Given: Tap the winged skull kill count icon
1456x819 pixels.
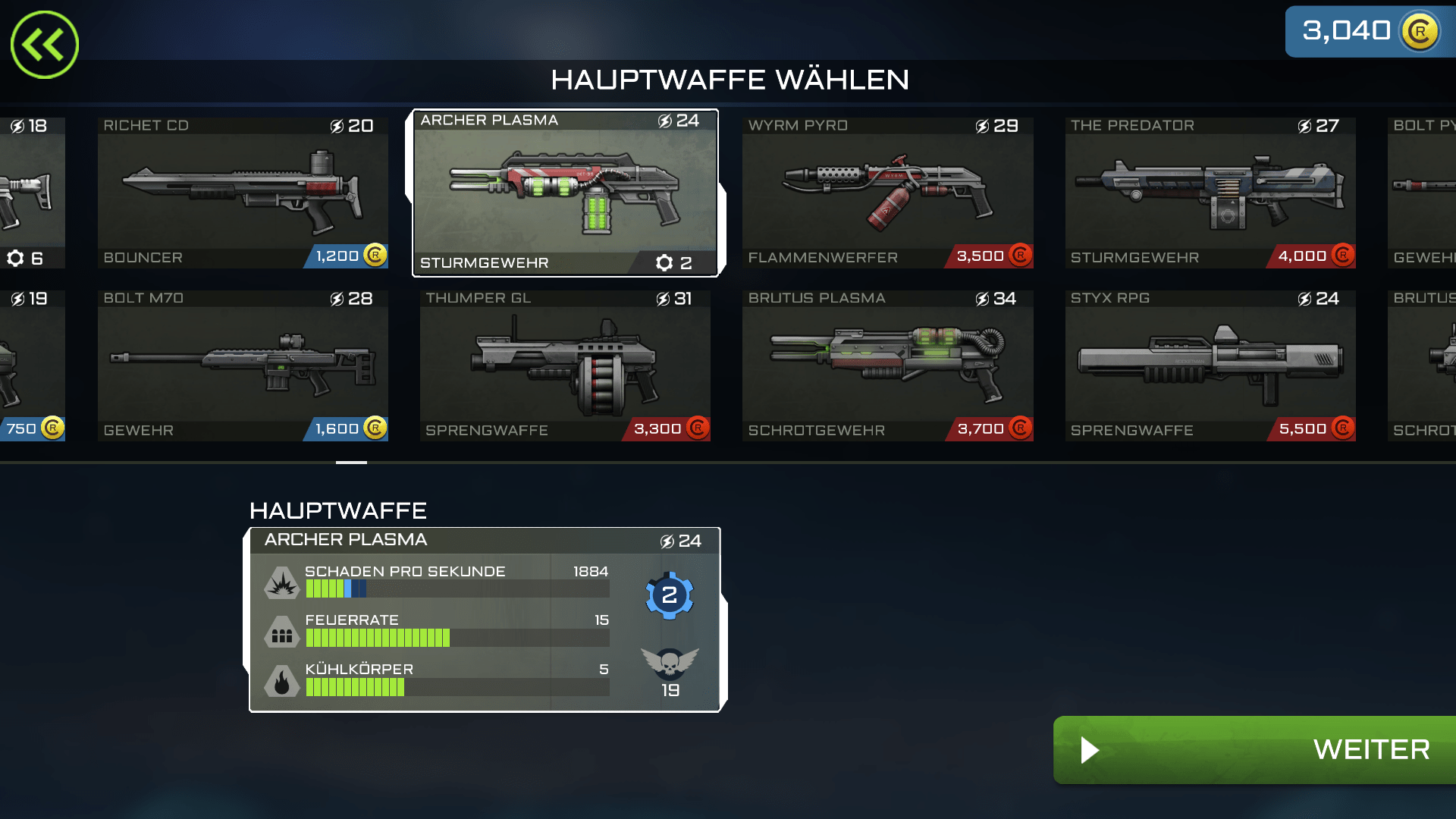Looking at the screenshot, I should (x=670, y=664).
